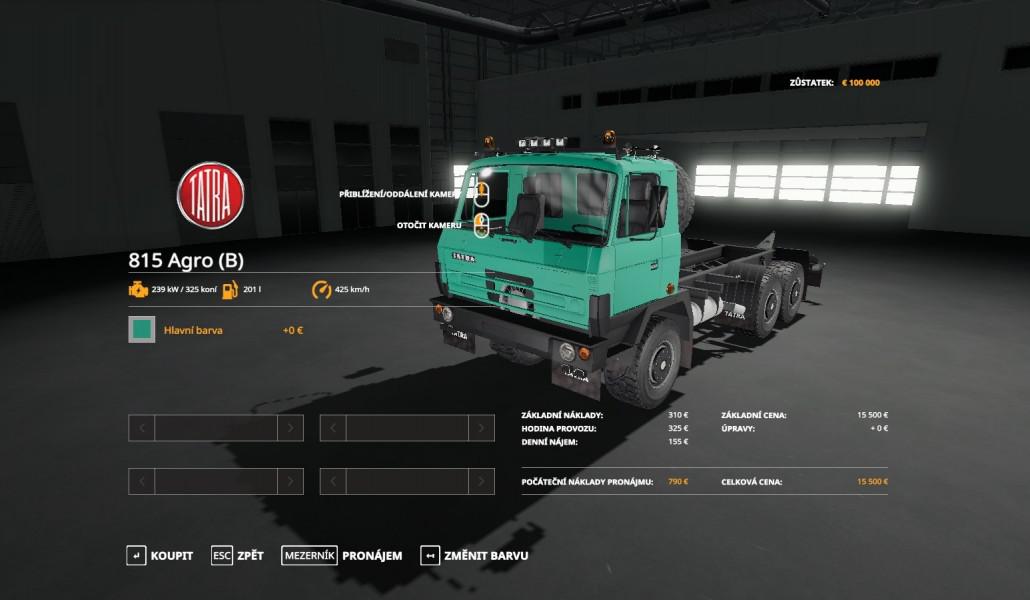Screen dimensions: 1030x600
Task: Choose the ZMĚNIT BARVU option
Action: [x=475, y=555]
